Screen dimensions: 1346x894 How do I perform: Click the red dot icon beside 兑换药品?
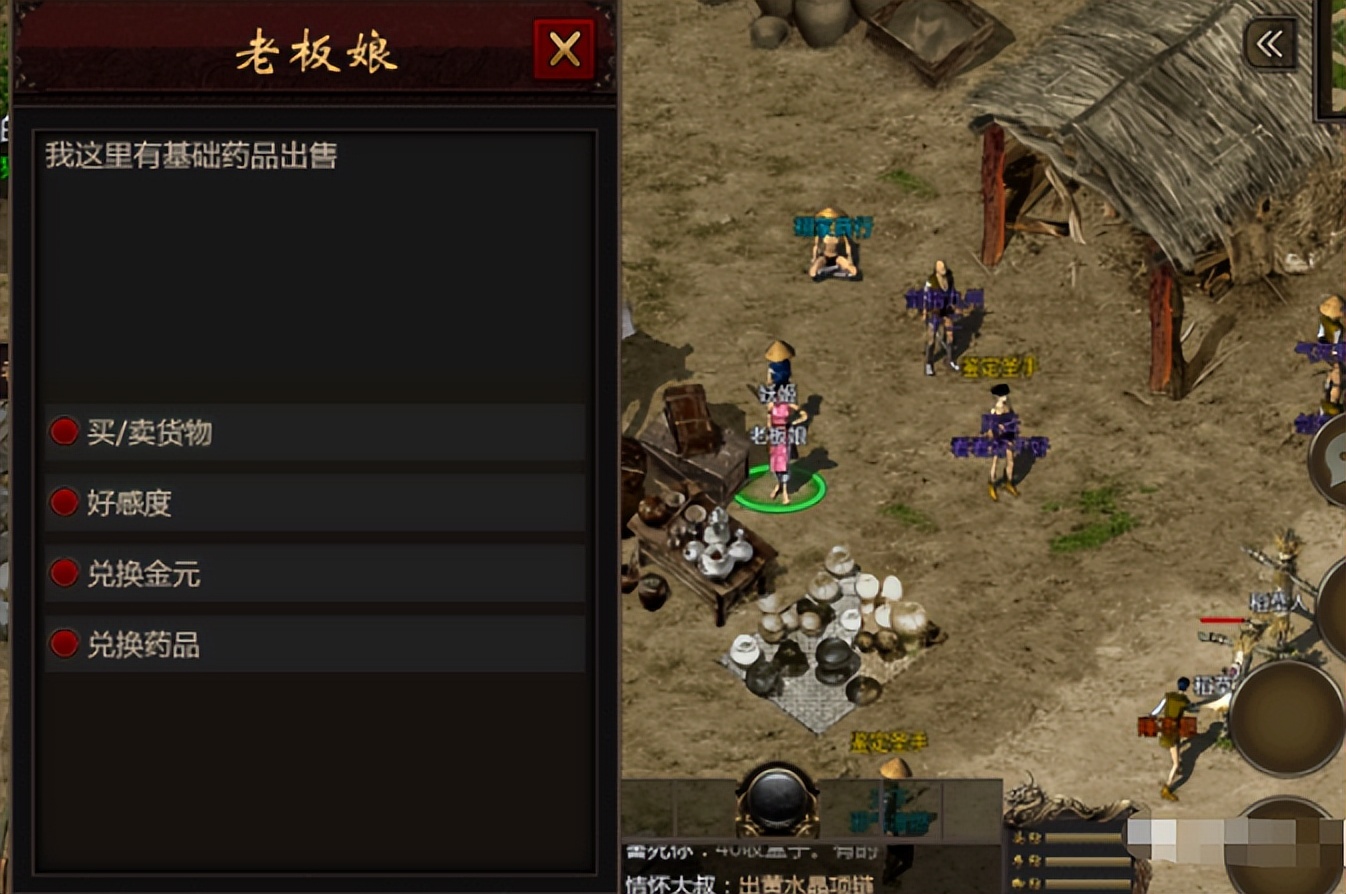[x=63, y=644]
